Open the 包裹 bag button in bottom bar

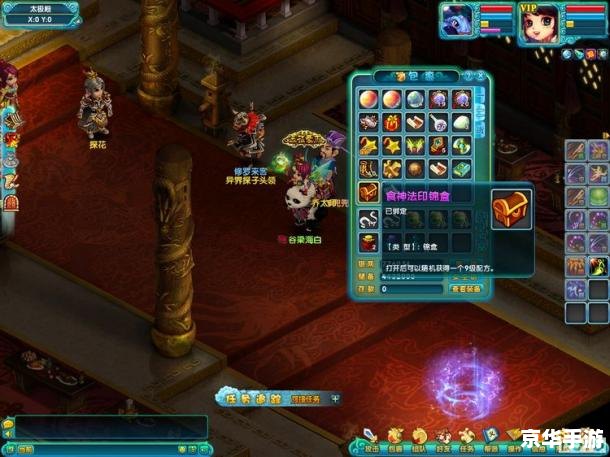coord(396,436)
